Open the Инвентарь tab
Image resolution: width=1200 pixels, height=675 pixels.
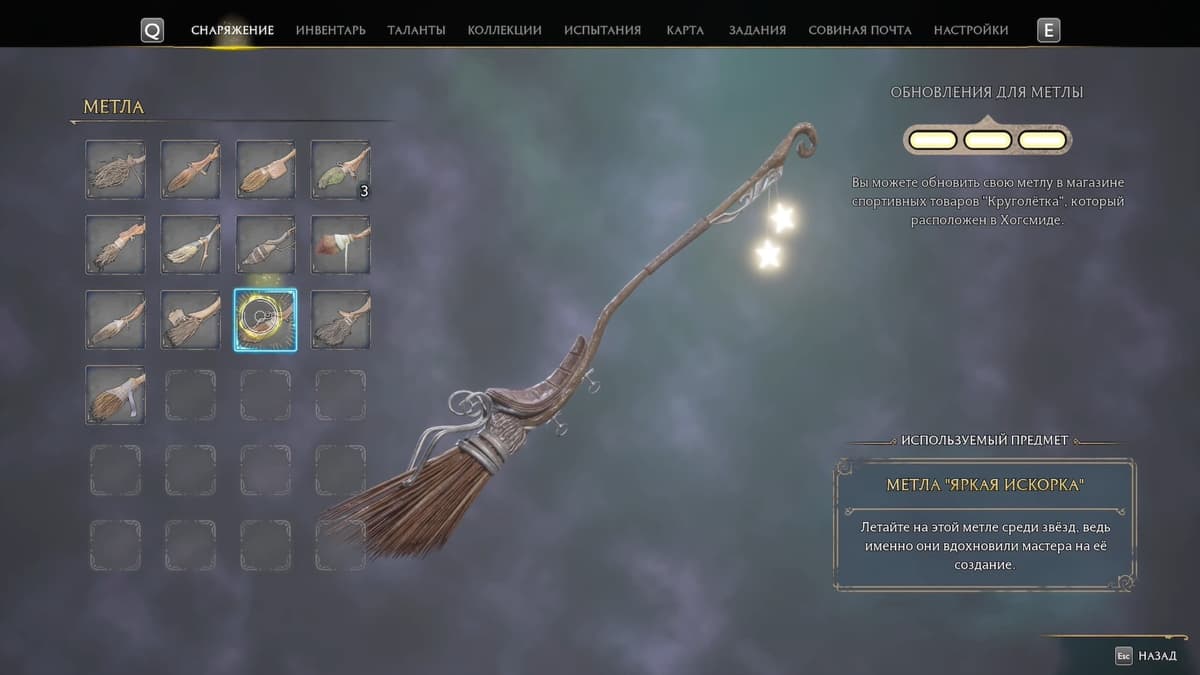point(330,30)
